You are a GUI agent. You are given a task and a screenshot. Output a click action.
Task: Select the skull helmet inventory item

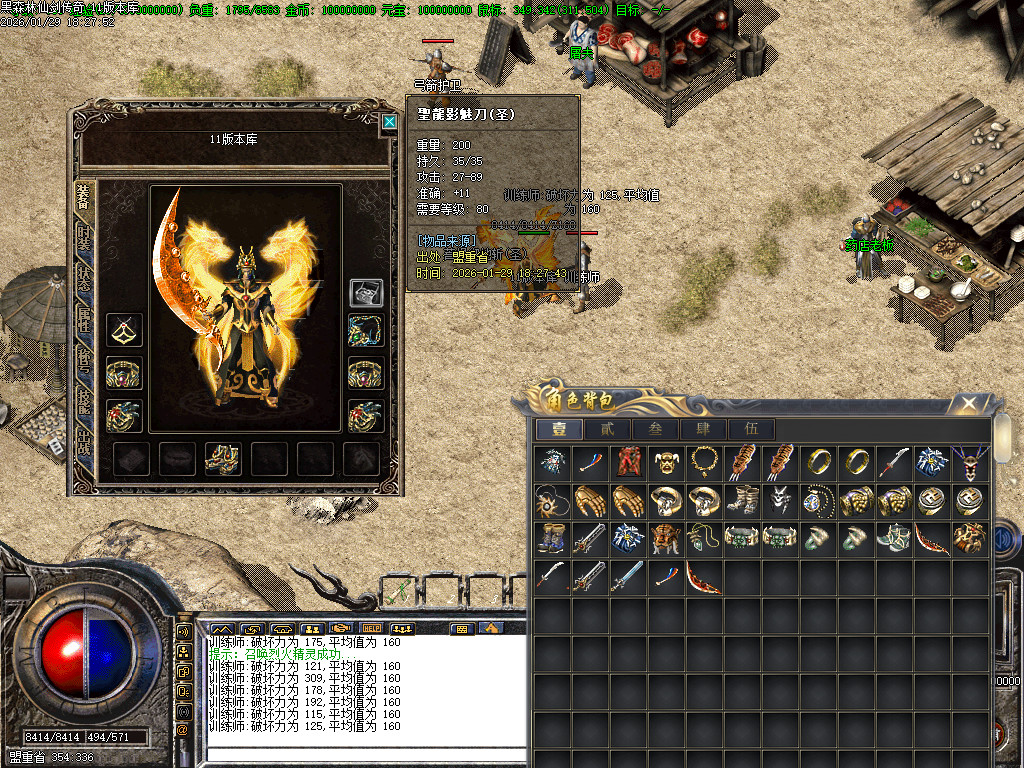coord(667,462)
